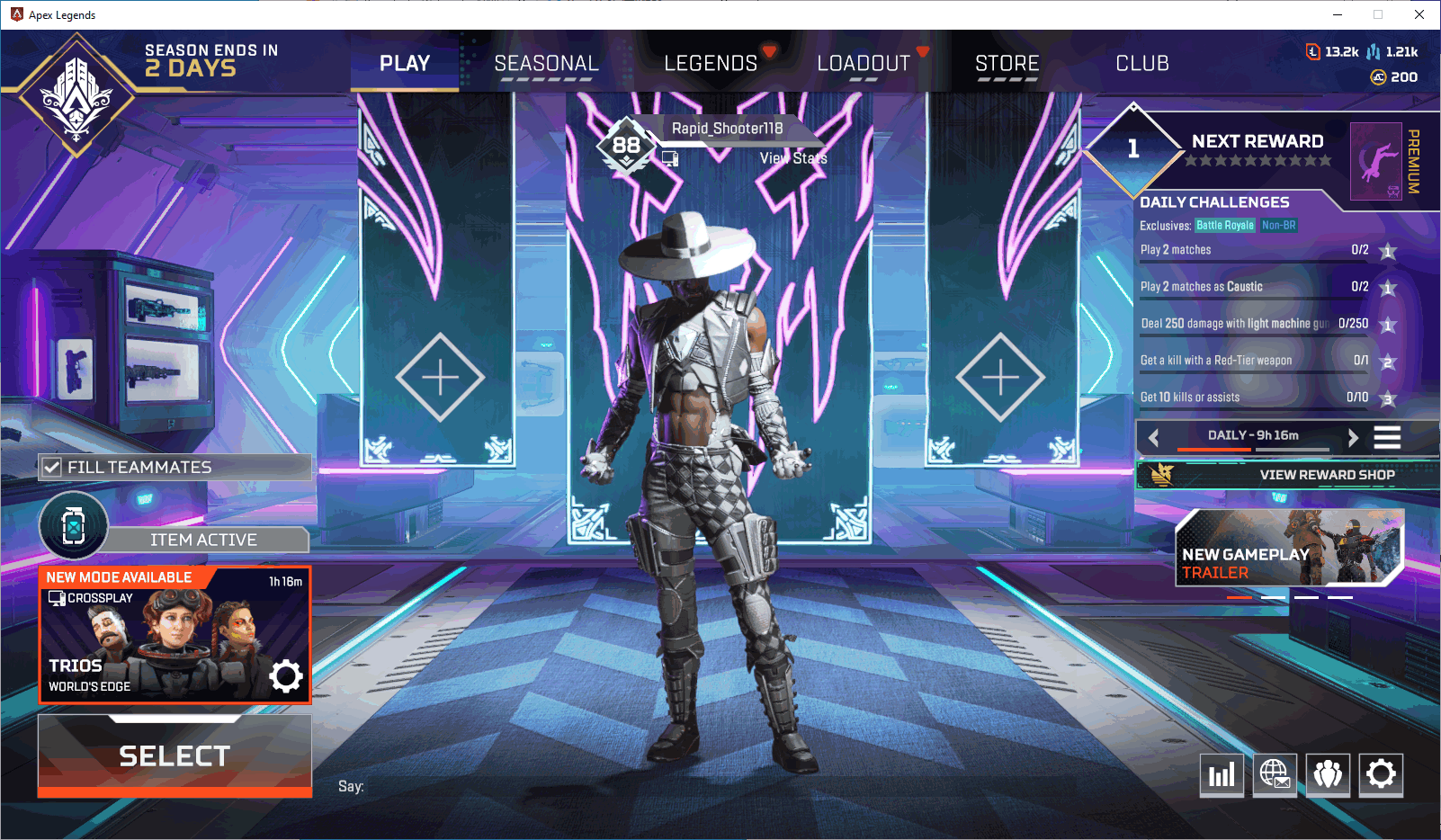The image size is (1441, 840).
Task: Click the Apex coins icon showing 200
Action: tap(1377, 77)
